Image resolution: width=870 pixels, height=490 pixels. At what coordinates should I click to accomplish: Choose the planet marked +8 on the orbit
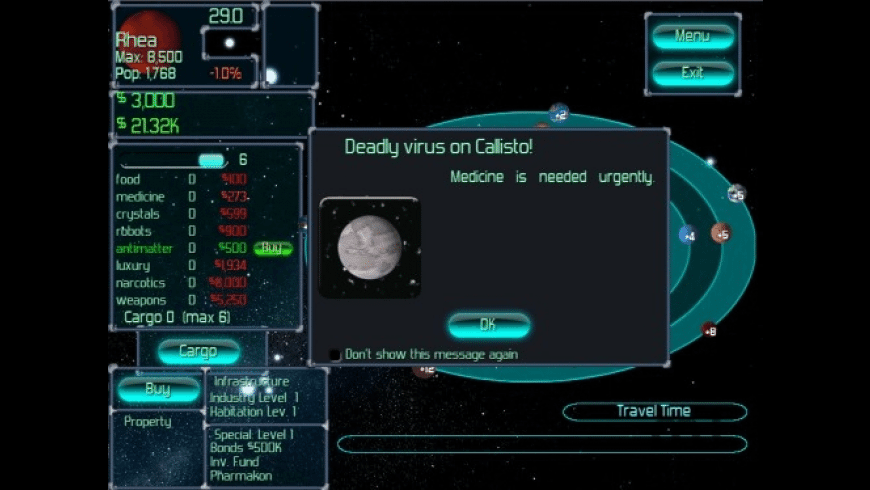coord(709,329)
